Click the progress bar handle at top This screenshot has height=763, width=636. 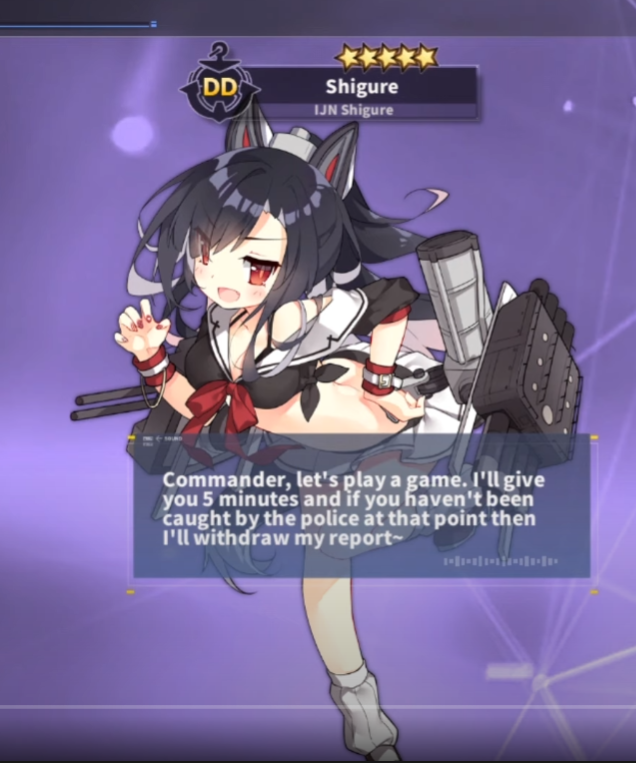153,23
